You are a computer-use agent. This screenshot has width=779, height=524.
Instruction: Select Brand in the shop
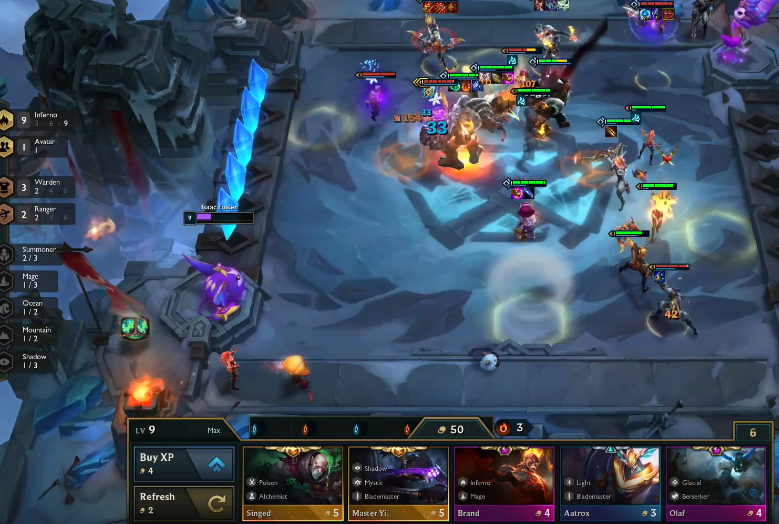click(x=504, y=484)
